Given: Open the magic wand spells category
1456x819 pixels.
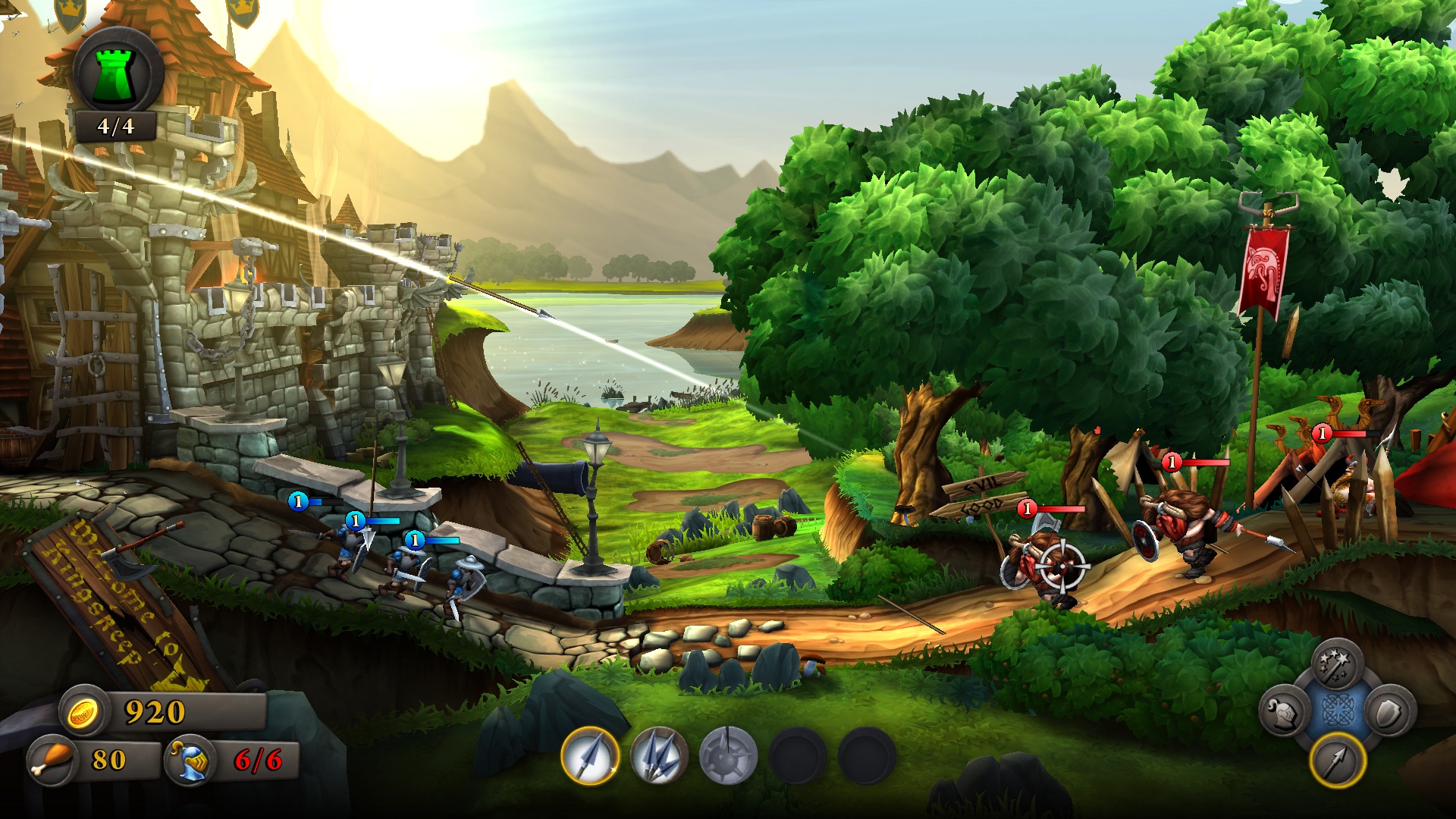Looking at the screenshot, I should click(1338, 665).
